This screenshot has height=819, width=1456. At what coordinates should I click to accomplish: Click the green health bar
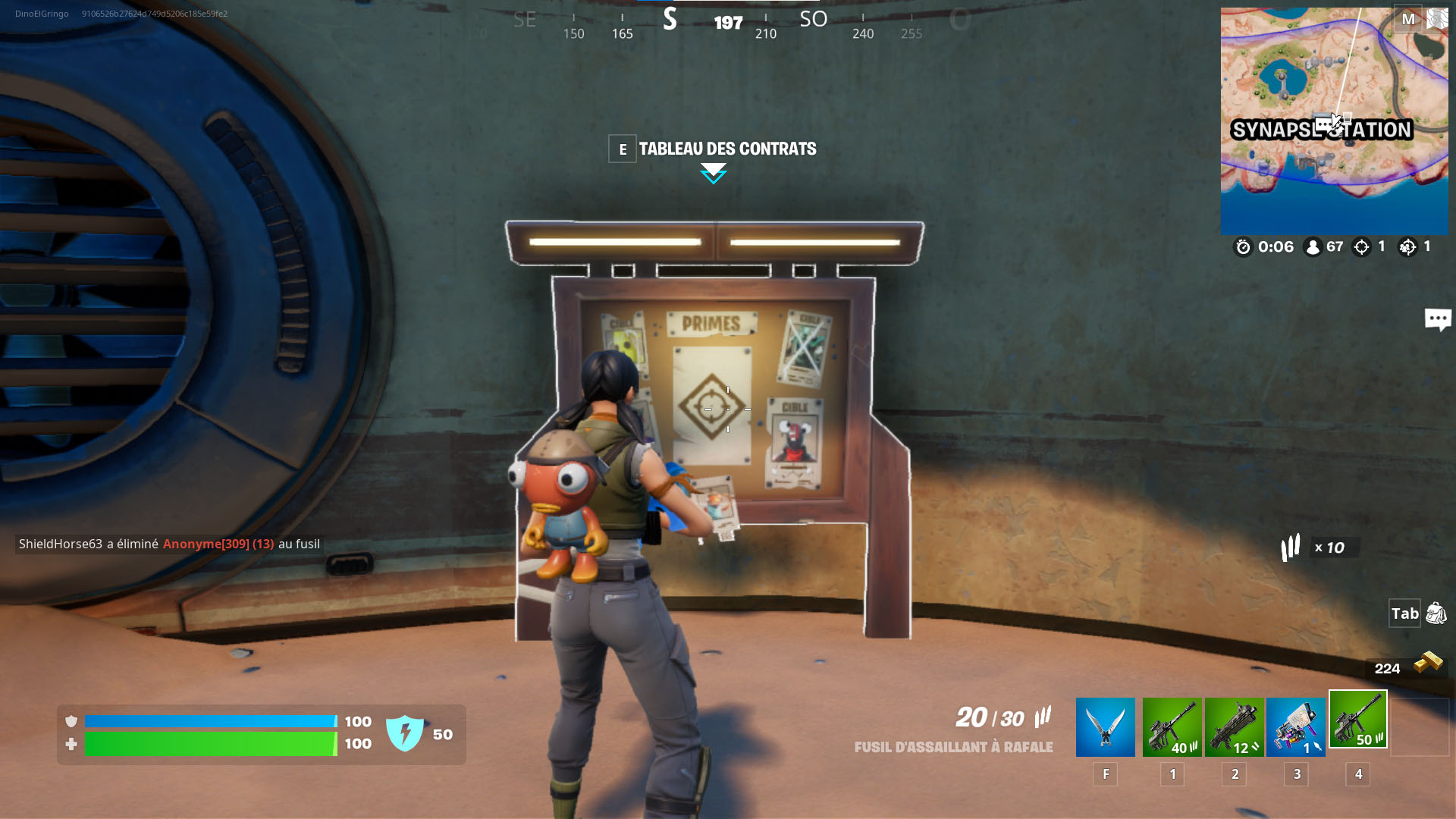(x=212, y=744)
